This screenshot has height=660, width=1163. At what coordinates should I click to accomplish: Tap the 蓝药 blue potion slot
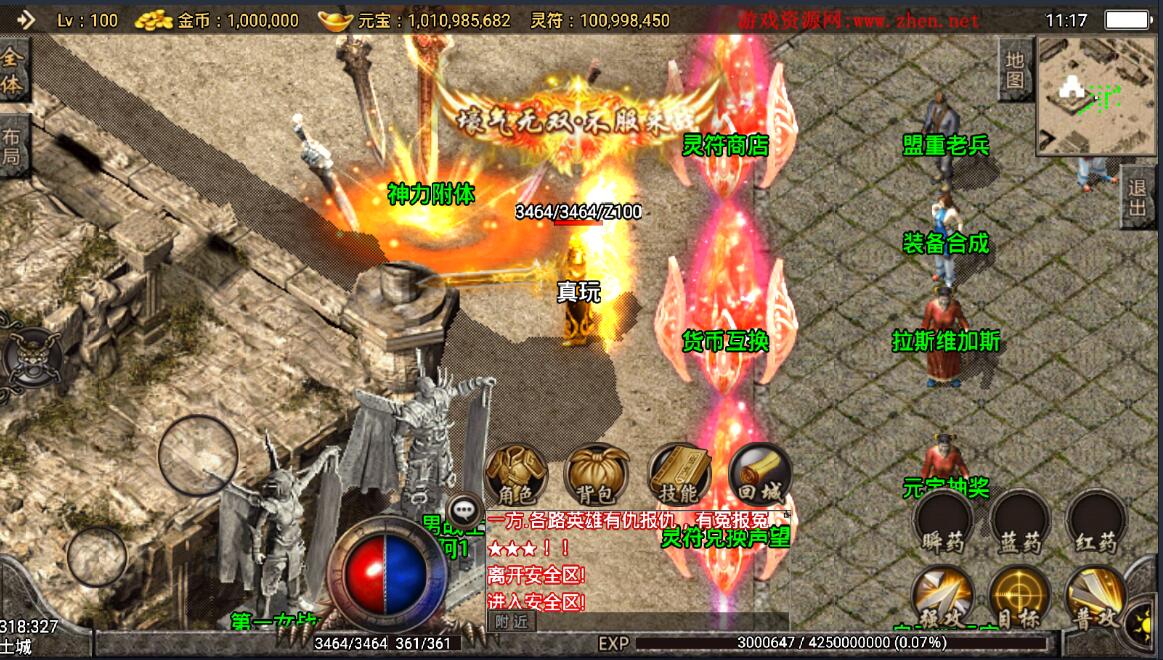[1021, 522]
